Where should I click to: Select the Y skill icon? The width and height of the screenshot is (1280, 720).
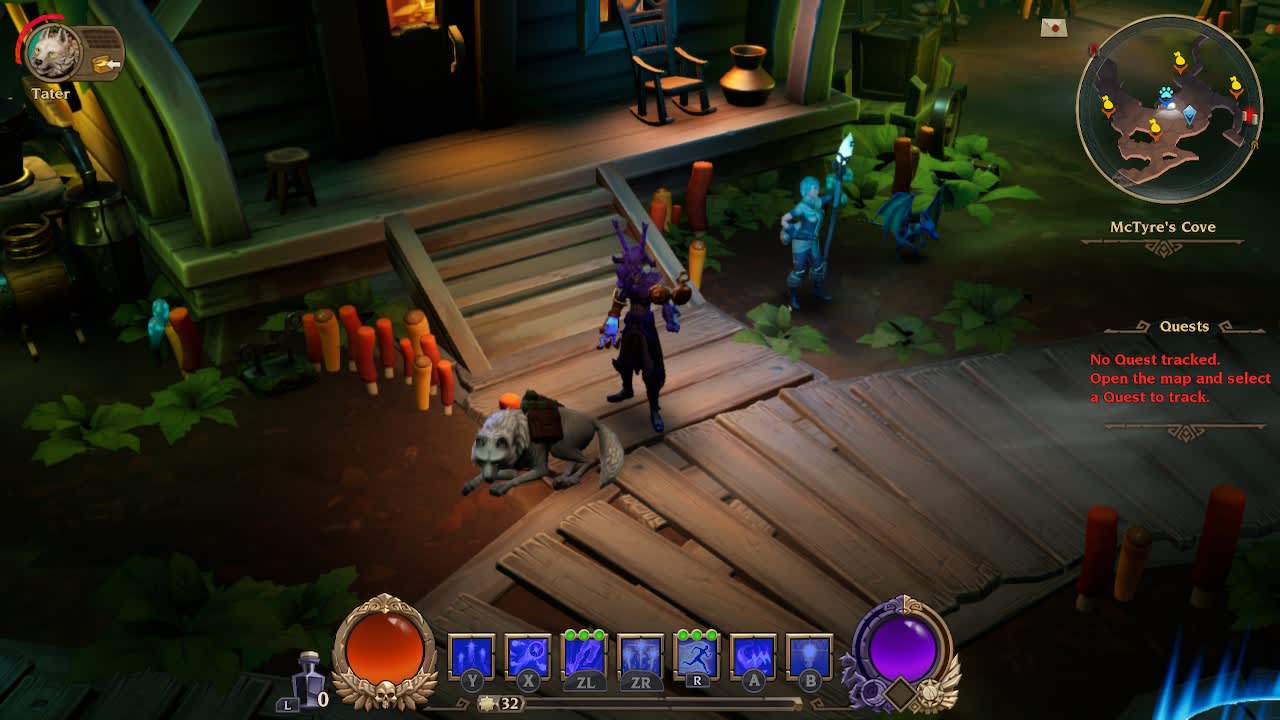point(470,650)
